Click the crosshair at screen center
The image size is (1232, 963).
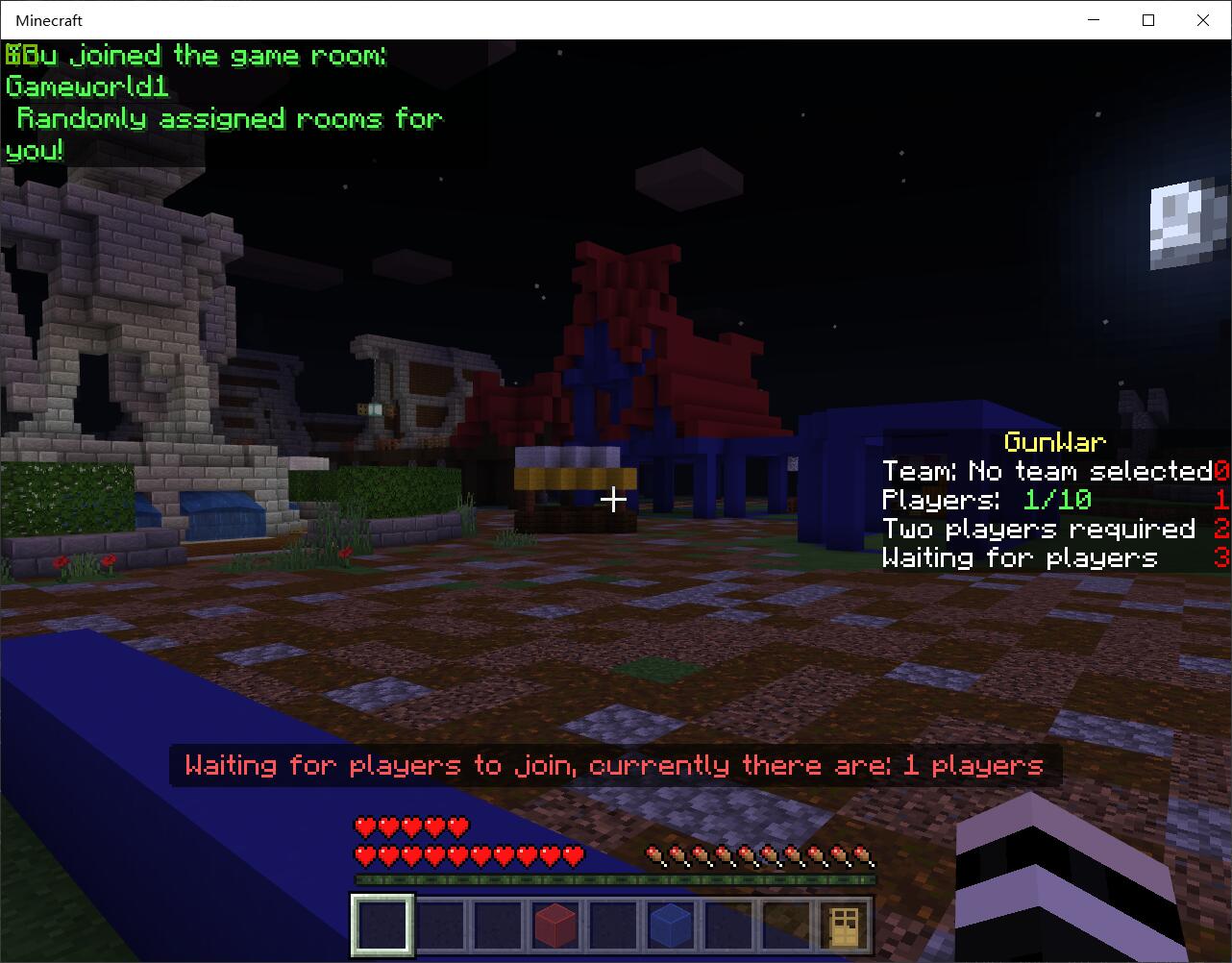point(614,499)
